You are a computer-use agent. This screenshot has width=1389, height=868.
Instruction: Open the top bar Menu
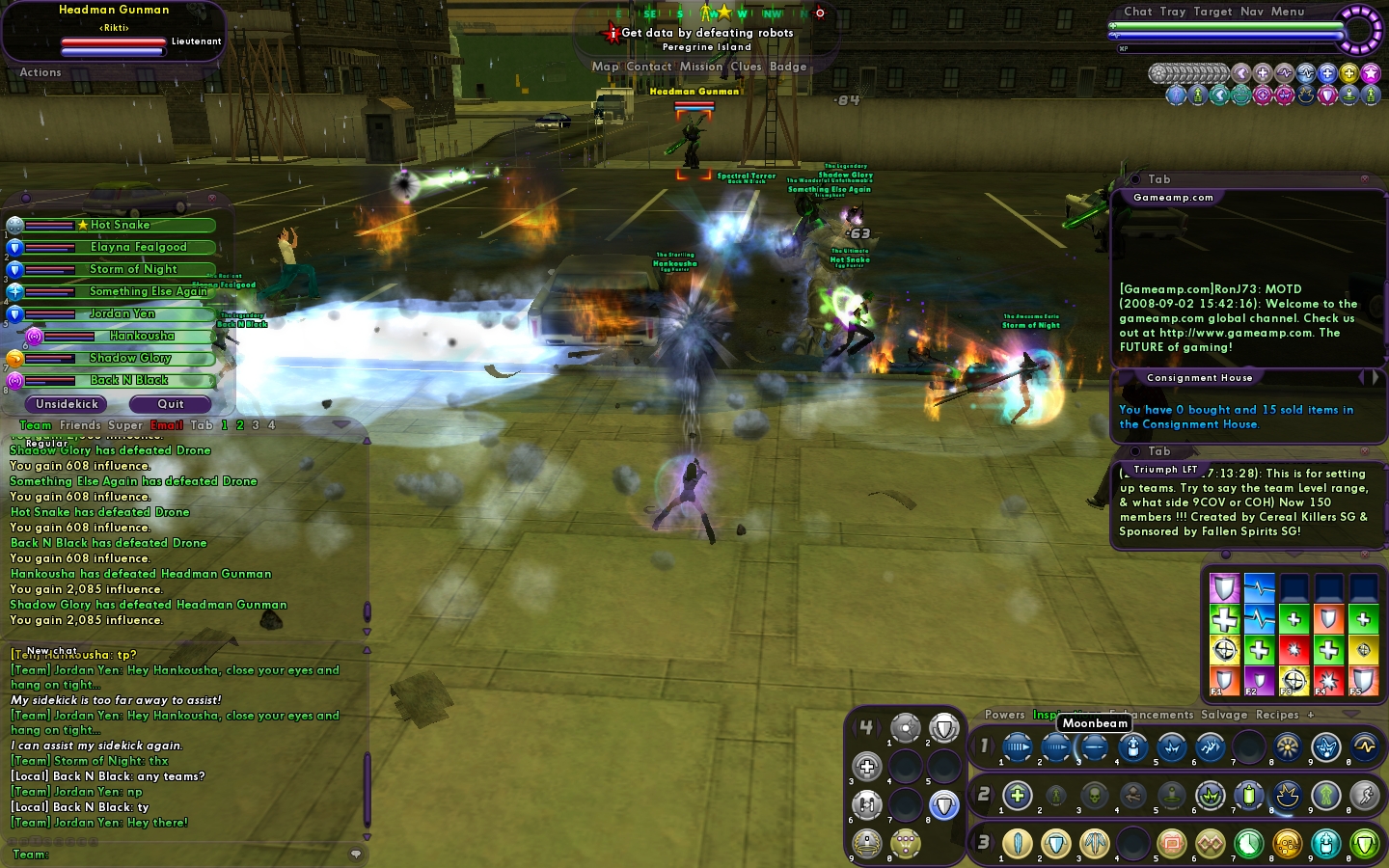coord(1288,12)
